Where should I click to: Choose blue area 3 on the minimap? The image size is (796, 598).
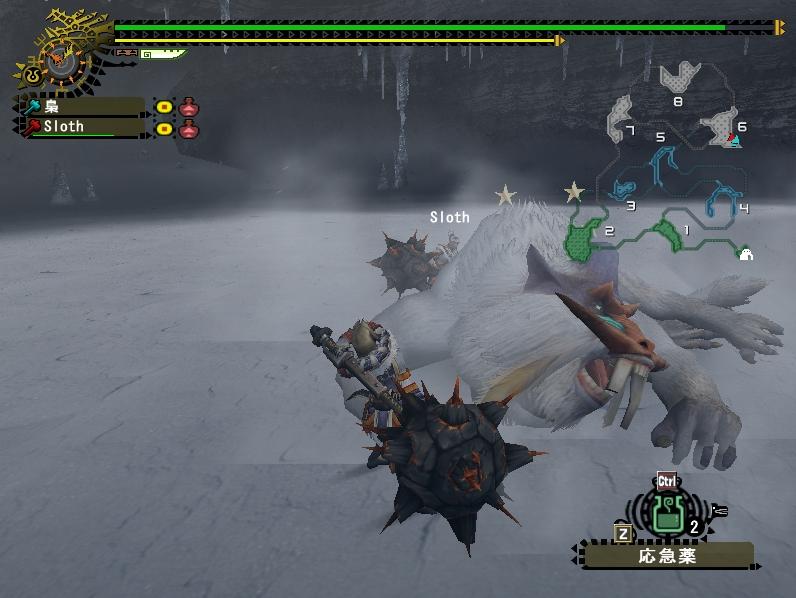coord(624,189)
